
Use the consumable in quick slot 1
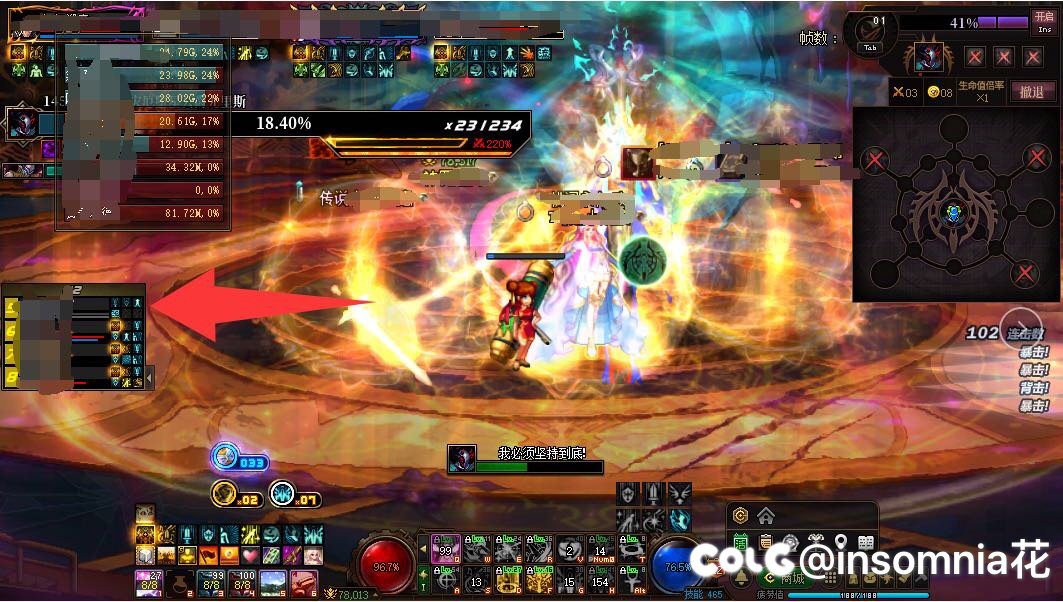tap(148, 582)
